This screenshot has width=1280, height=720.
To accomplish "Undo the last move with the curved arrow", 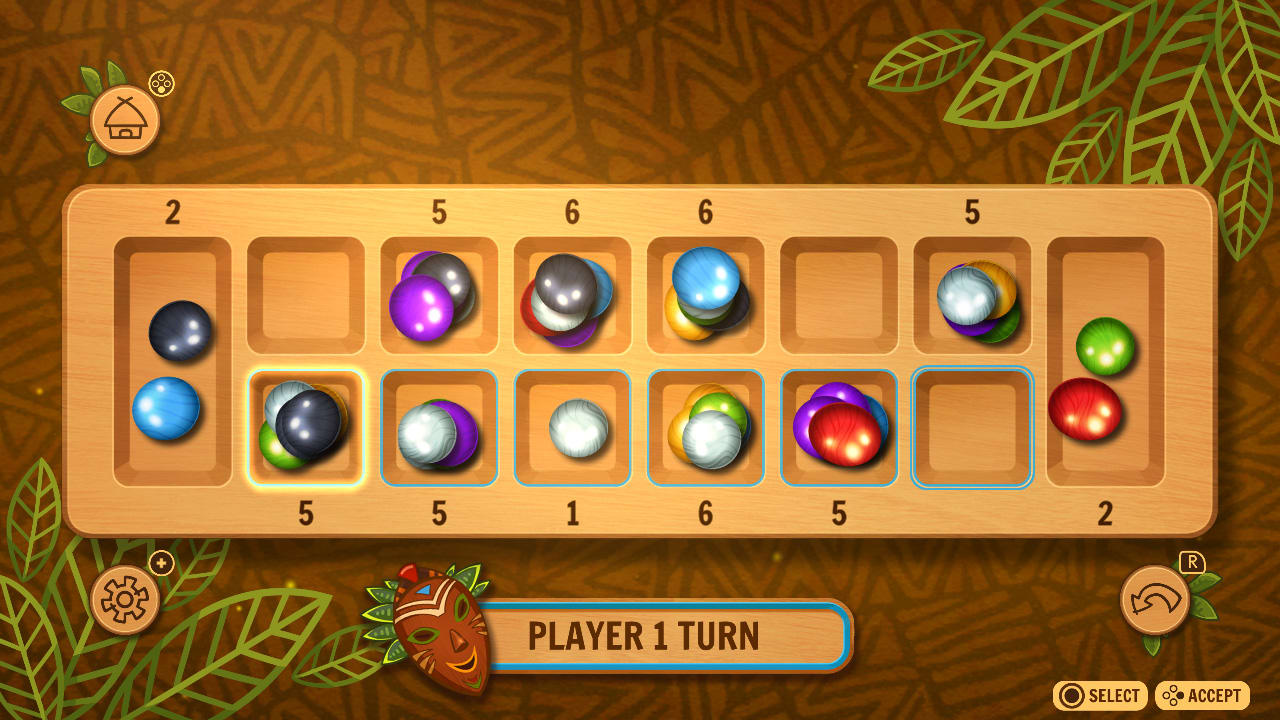I will tap(1157, 601).
